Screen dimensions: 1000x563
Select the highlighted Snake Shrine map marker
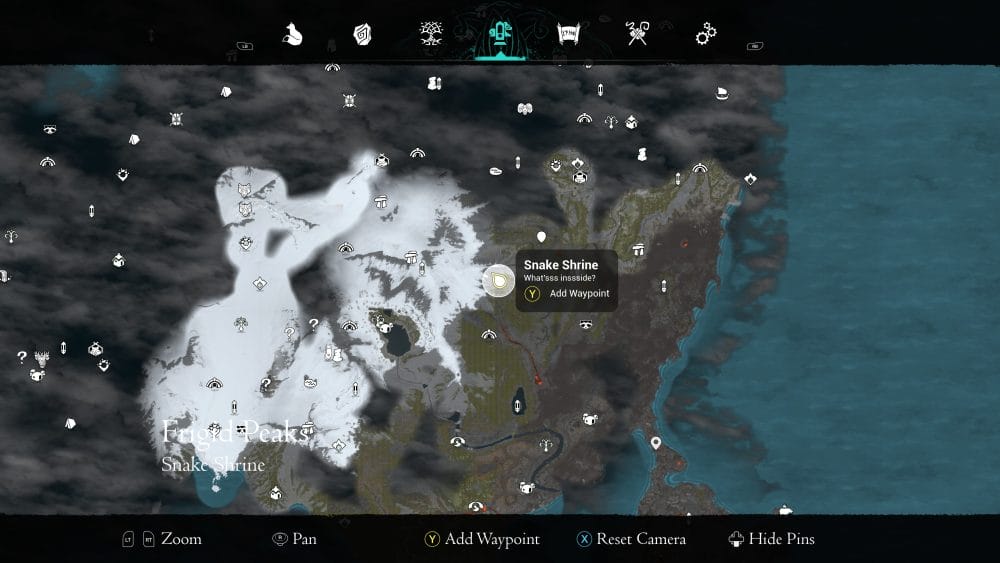point(497,281)
